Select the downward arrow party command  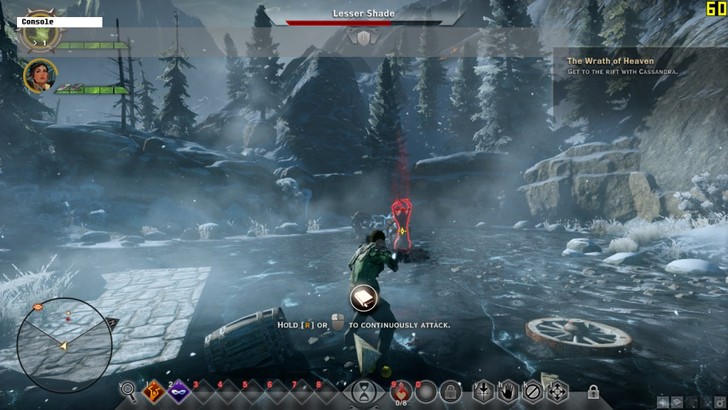(x=483, y=392)
